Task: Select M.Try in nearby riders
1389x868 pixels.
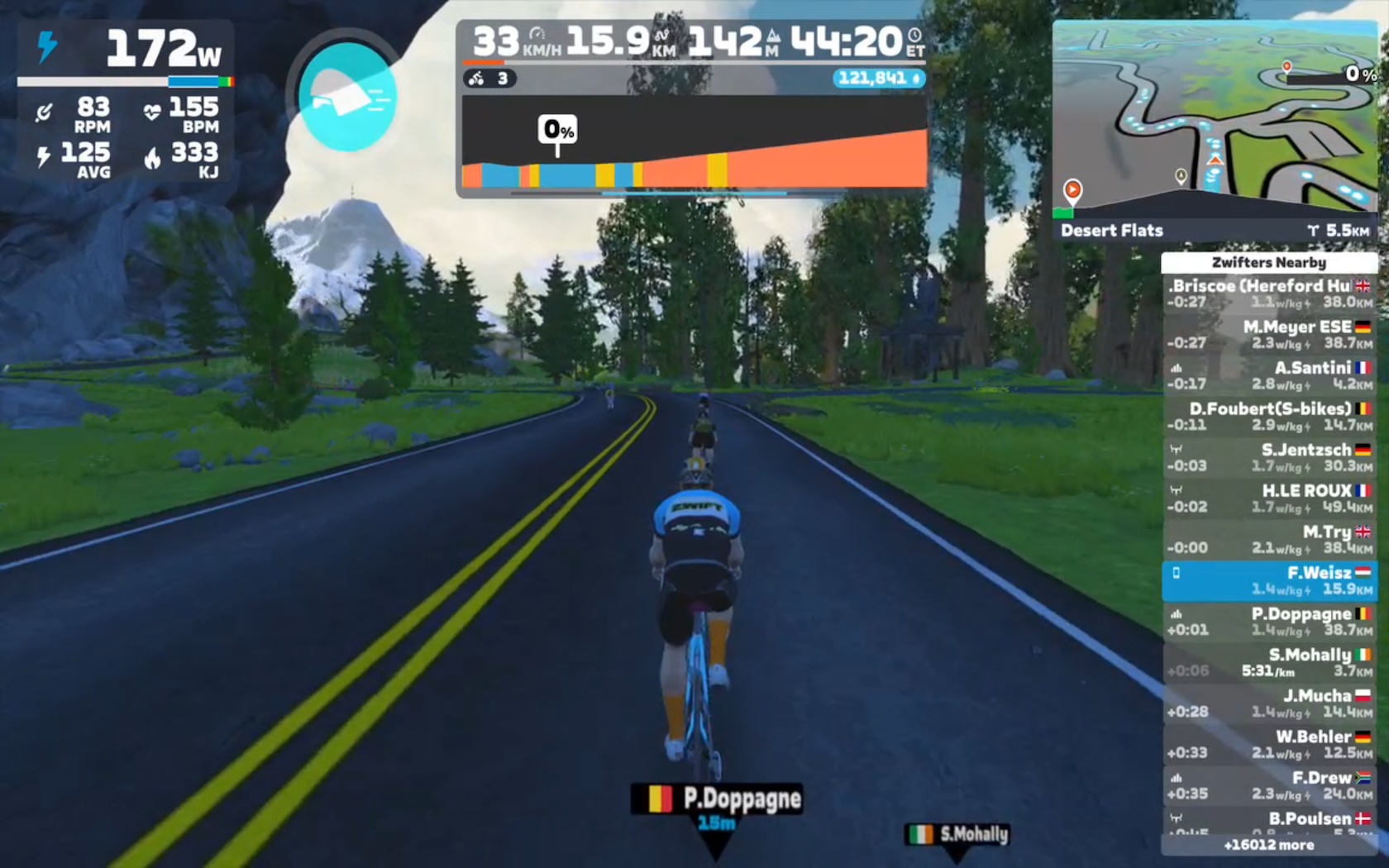Action: click(1269, 539)
